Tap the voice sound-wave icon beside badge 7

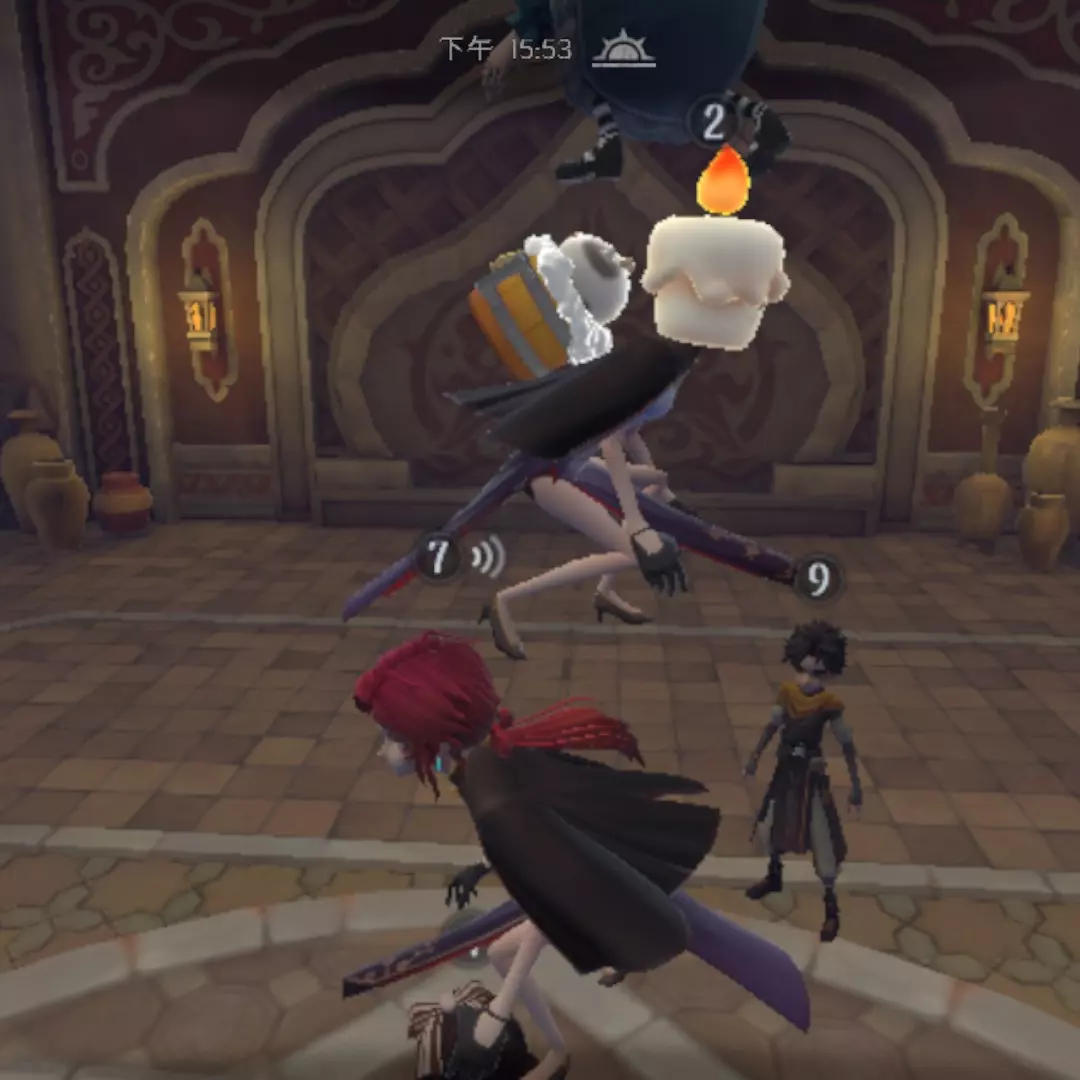(x=487, y=557)
